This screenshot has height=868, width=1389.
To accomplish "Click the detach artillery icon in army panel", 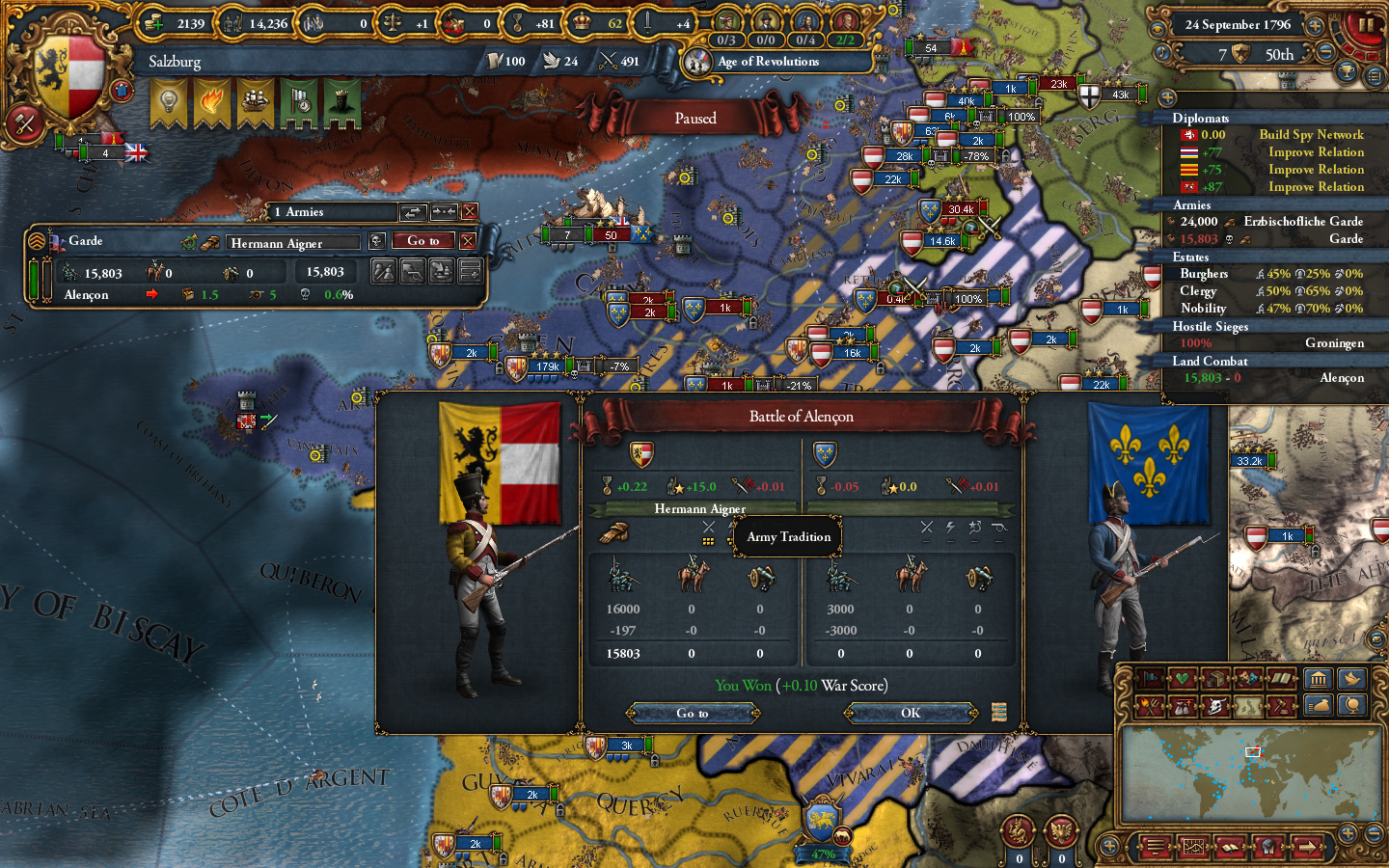I will coord(412,272).
